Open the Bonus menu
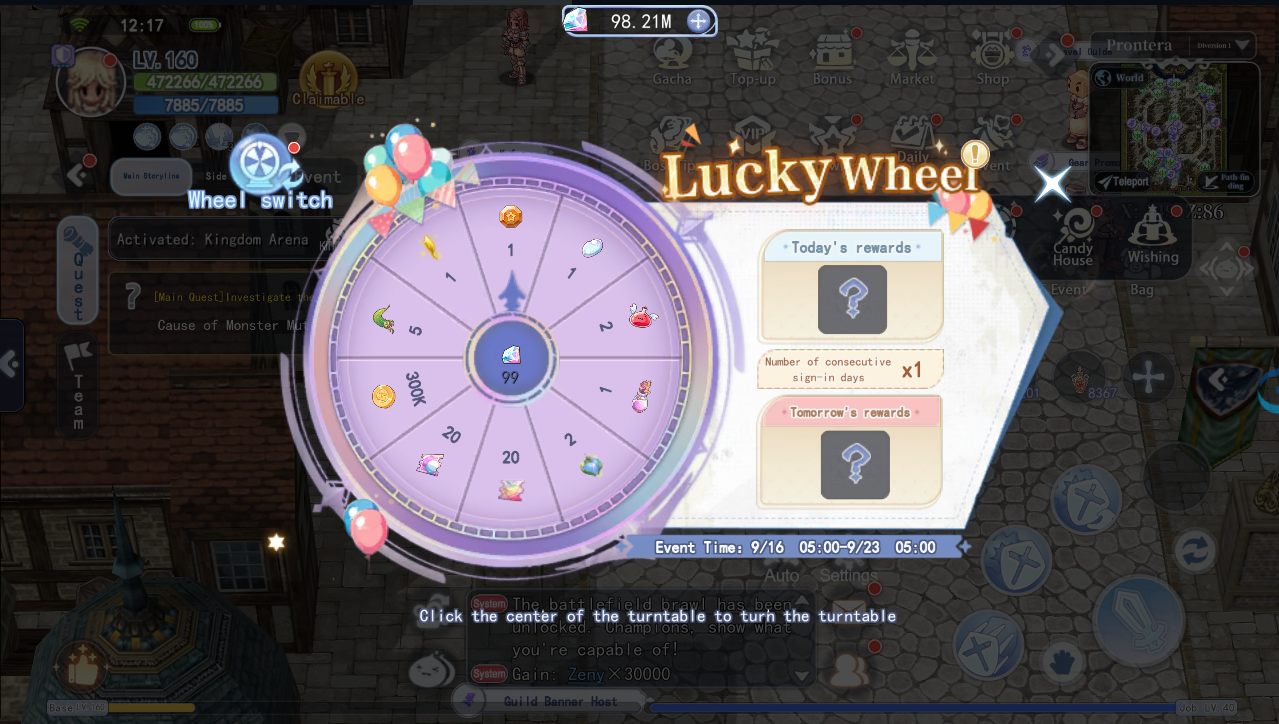 point(832,58)
